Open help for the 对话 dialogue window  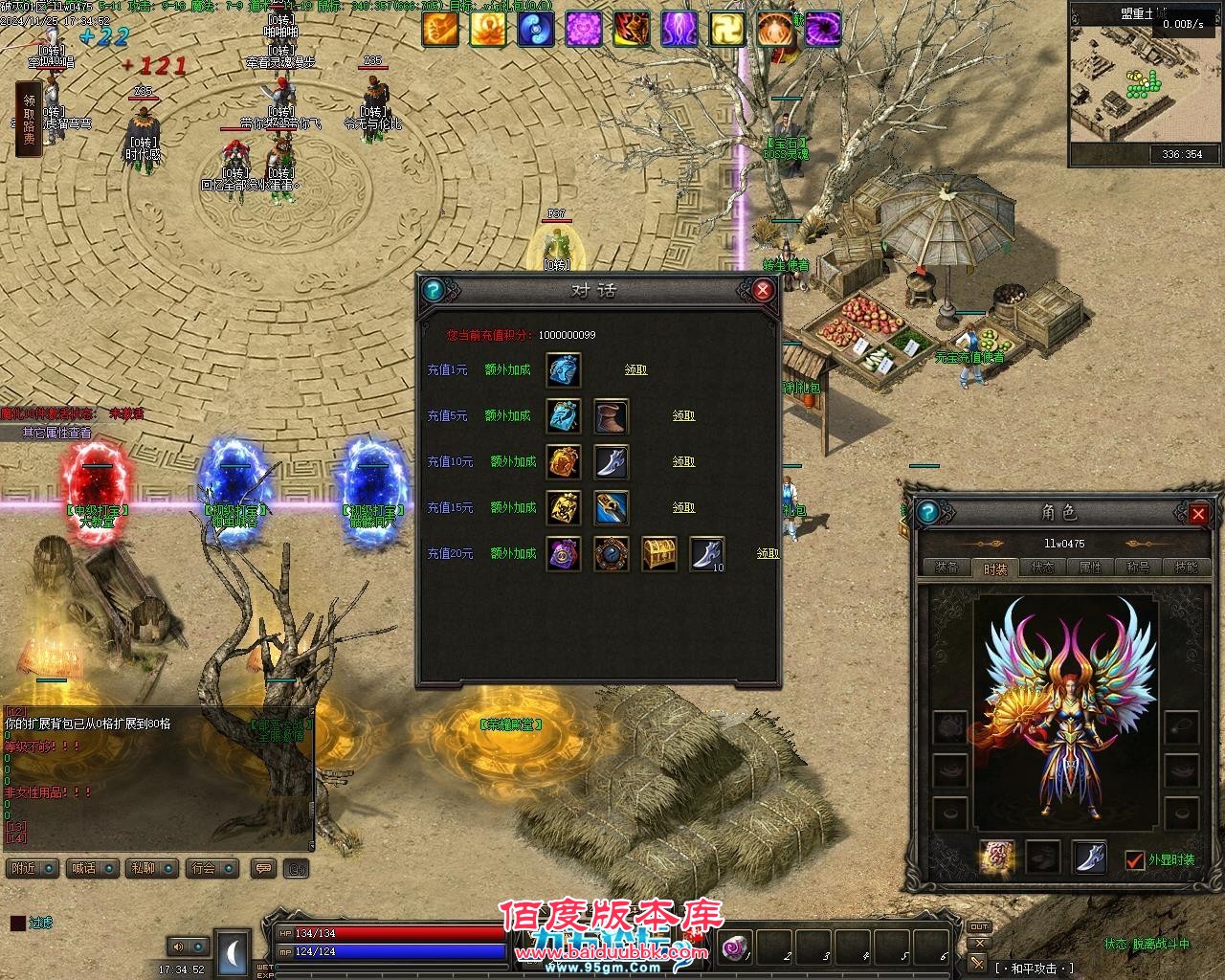434,290
